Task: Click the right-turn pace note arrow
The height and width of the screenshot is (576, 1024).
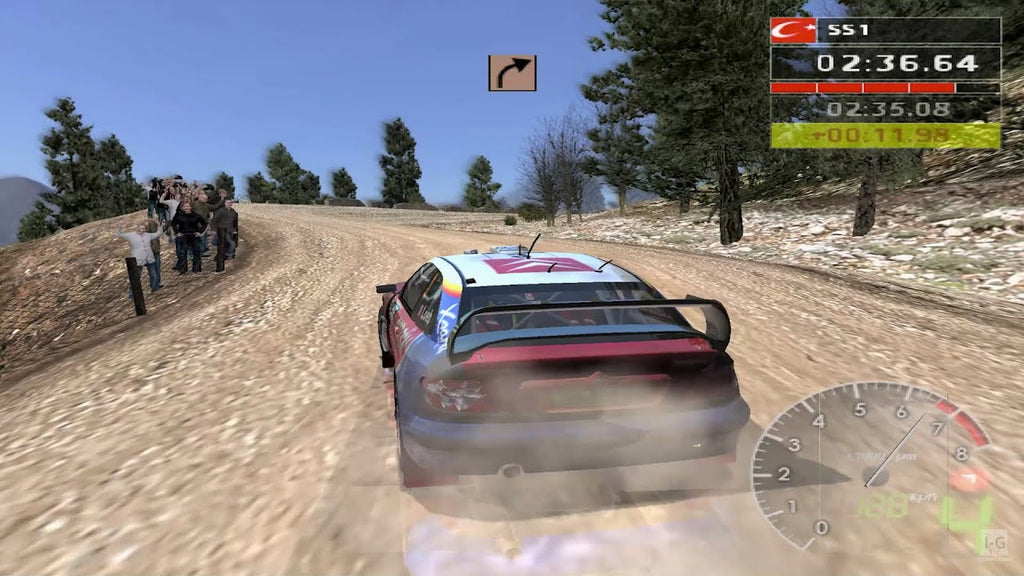Action: pyautogui.click(x=512, y=73)
